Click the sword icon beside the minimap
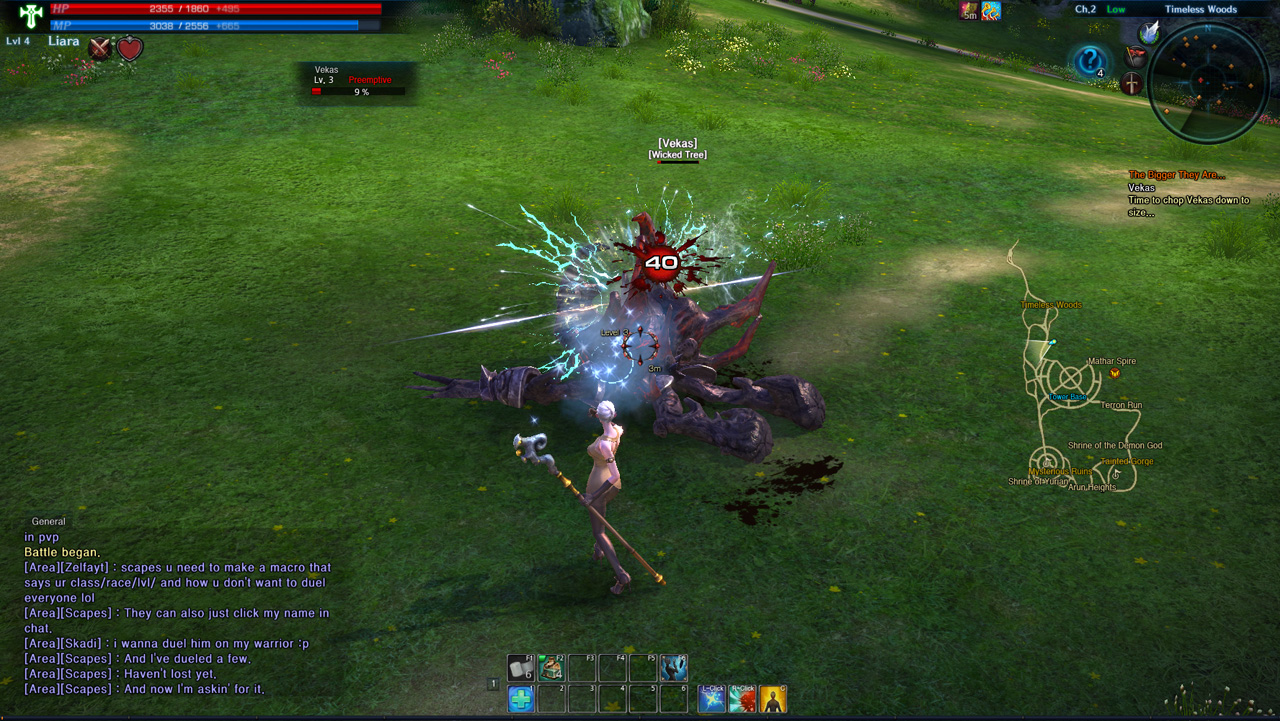 click(x=1132, y=84)
